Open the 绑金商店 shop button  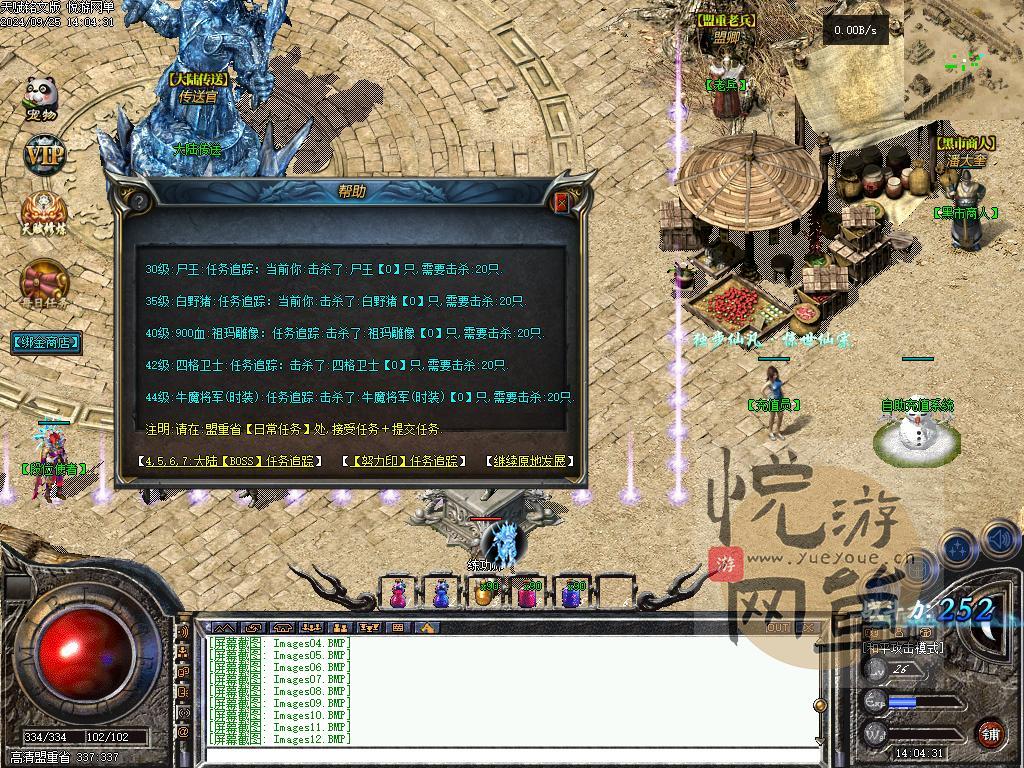pyautogui.click(x=46, y=342)
